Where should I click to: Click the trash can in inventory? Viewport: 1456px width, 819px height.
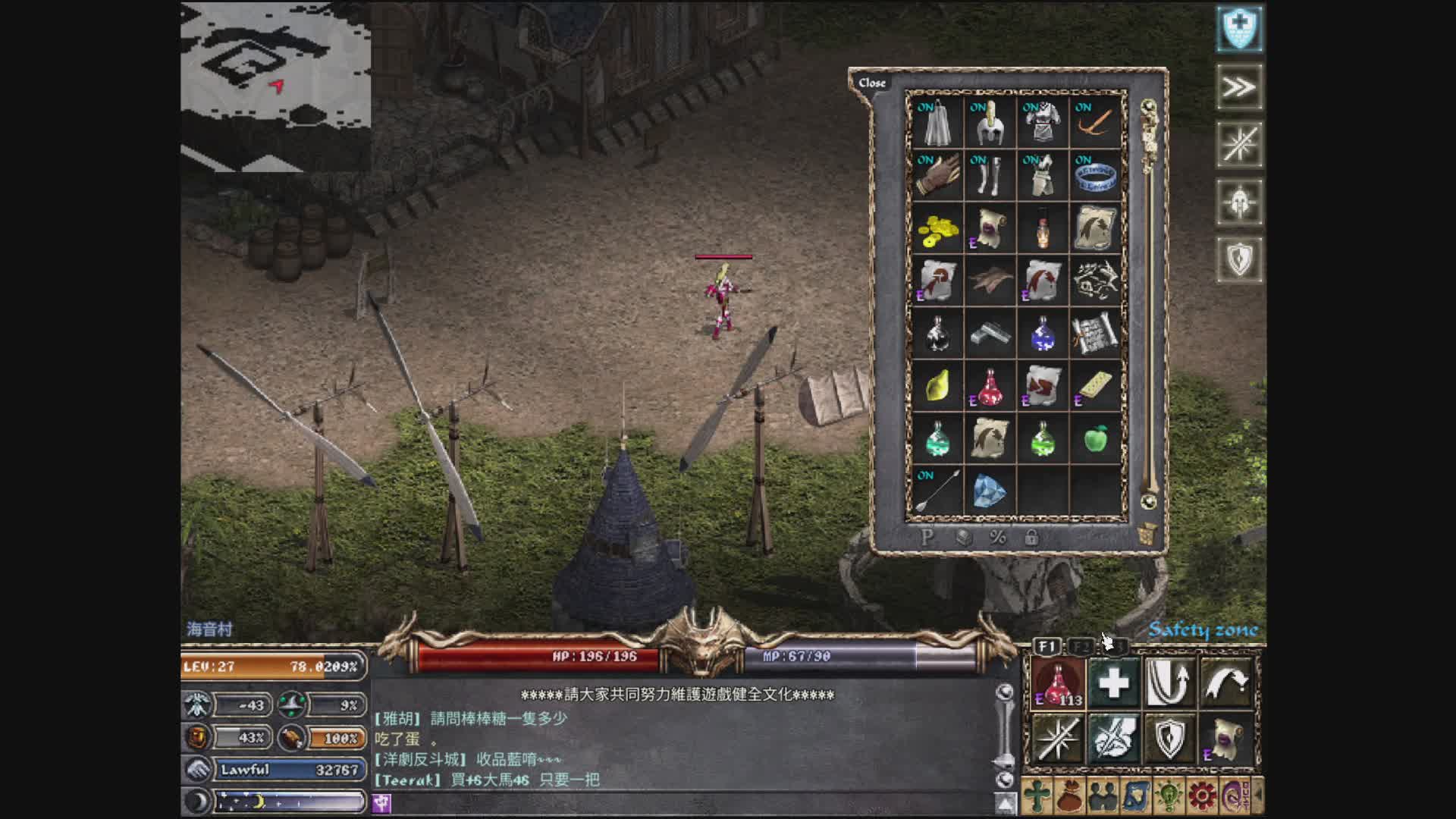click(1147, 534)
